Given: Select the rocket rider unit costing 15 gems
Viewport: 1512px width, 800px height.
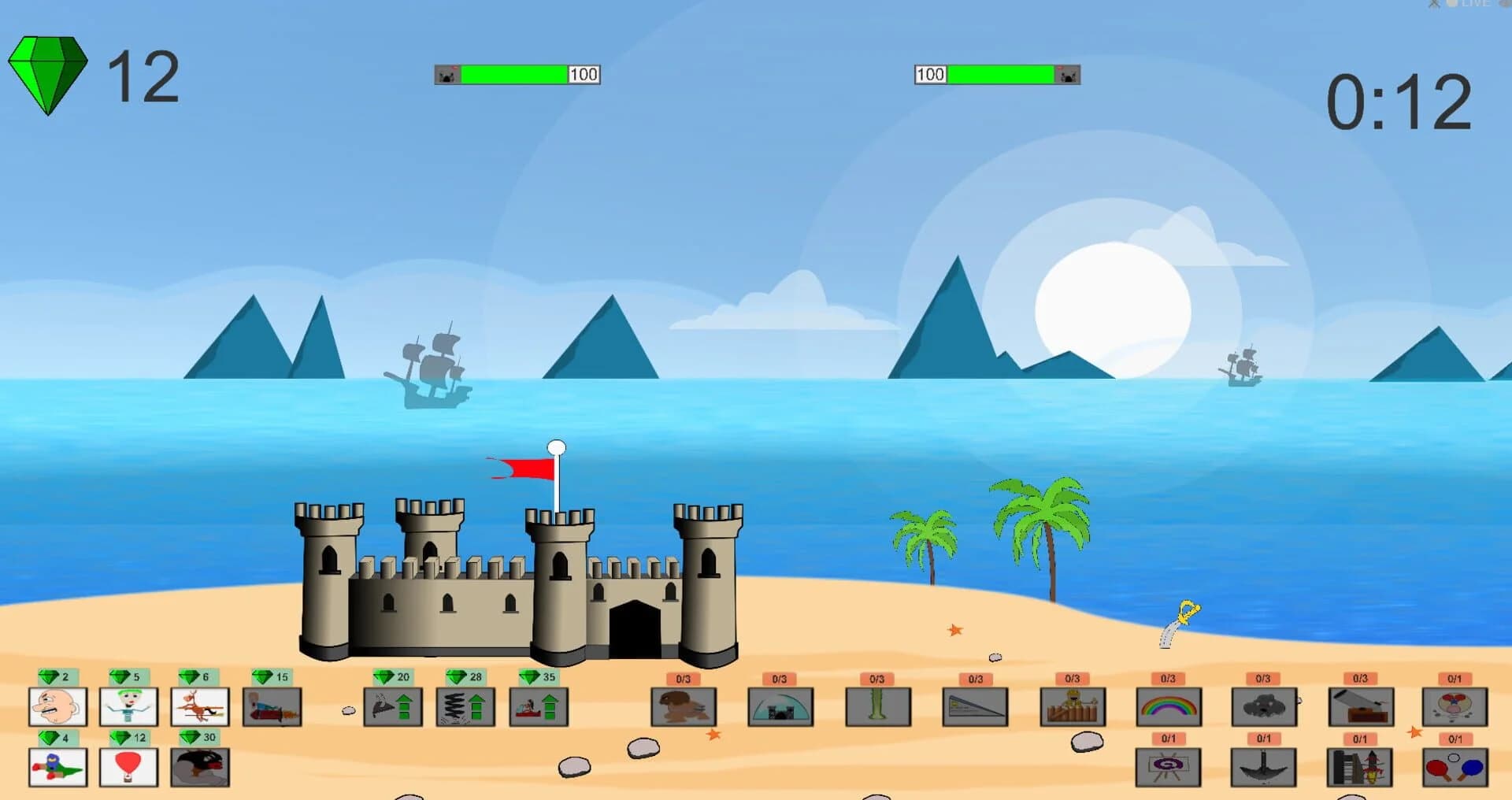Looking at the screenshot, I should tap(272, 706).
